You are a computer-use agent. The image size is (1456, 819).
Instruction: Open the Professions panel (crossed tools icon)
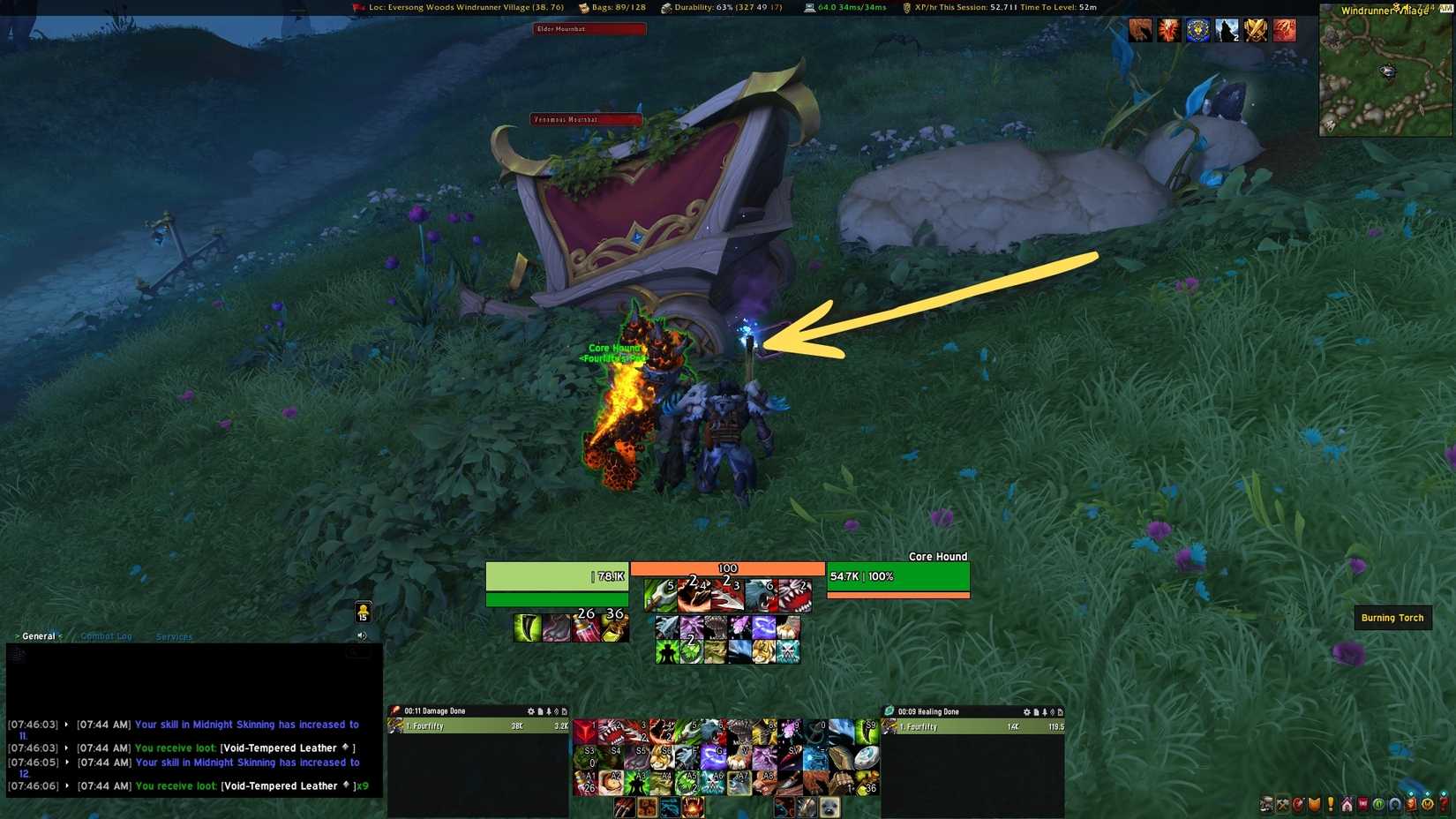[x=1283, y=805]
